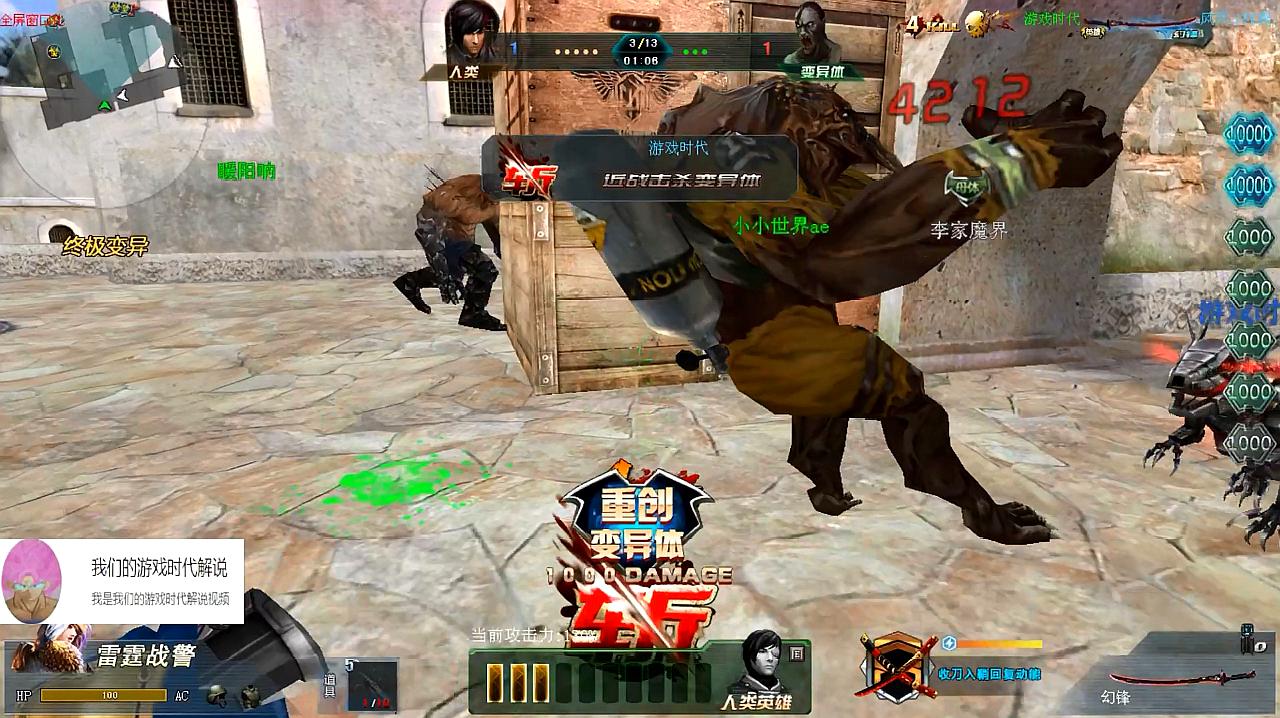Click the pink-haired uploader avatar
Viewport: 1280px width, 718px height.
coord(33,582)
